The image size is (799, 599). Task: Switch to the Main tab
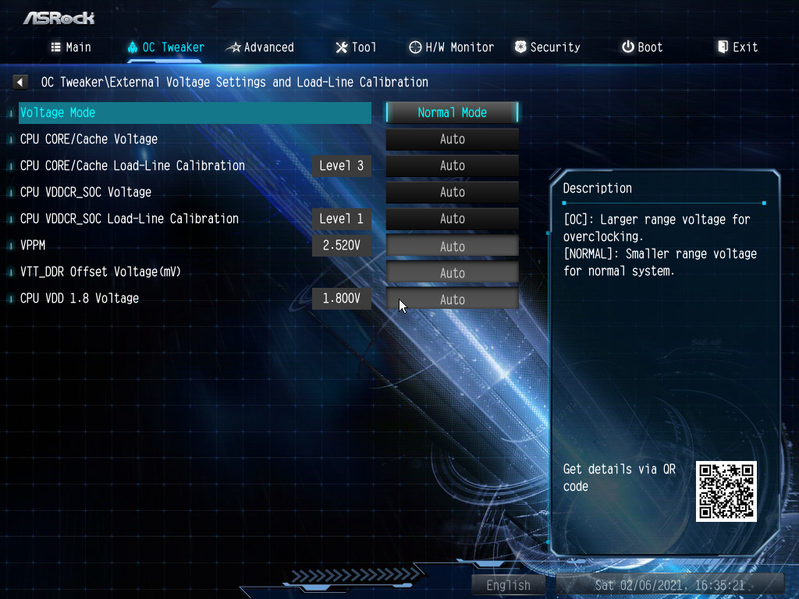click(71, 47)
